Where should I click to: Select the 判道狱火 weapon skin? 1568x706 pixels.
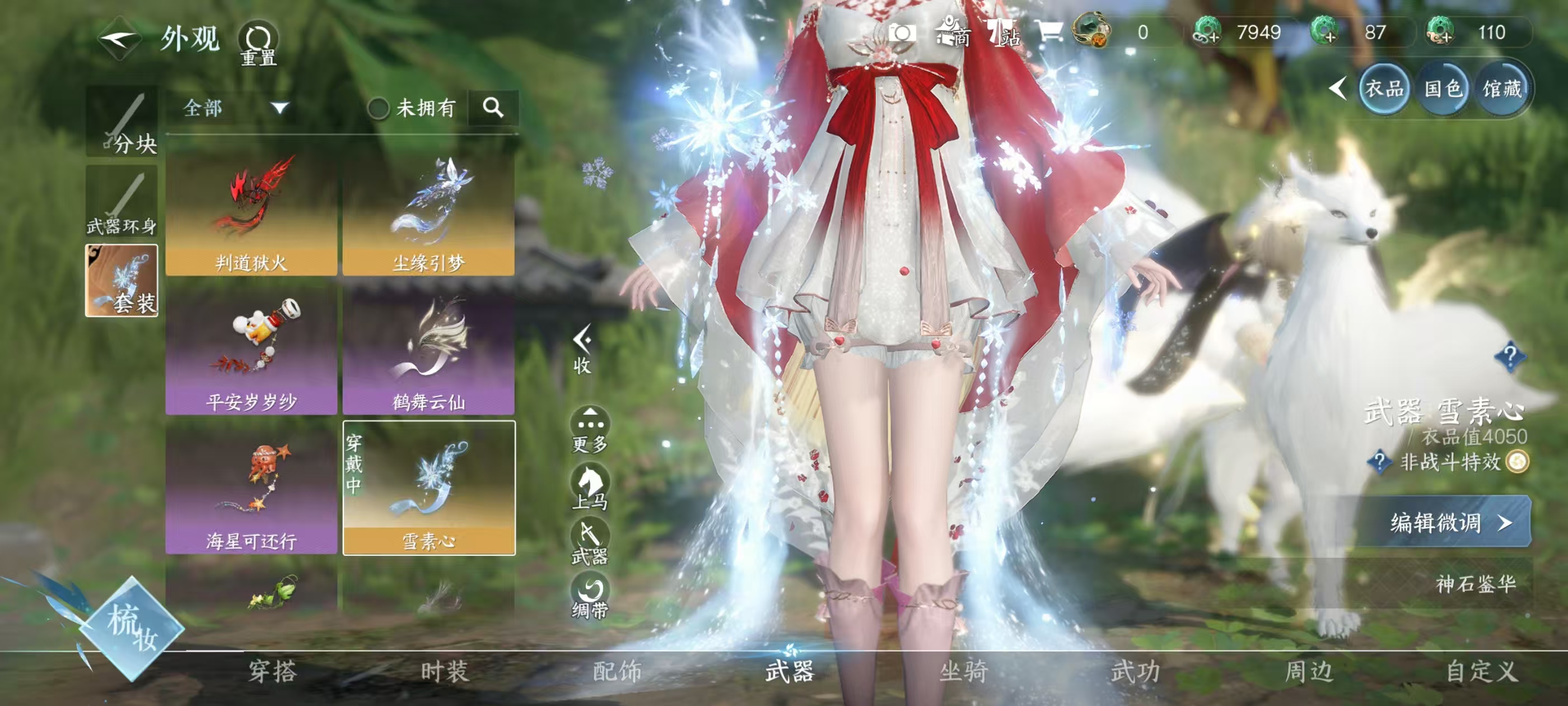click(x=251, y=213)
